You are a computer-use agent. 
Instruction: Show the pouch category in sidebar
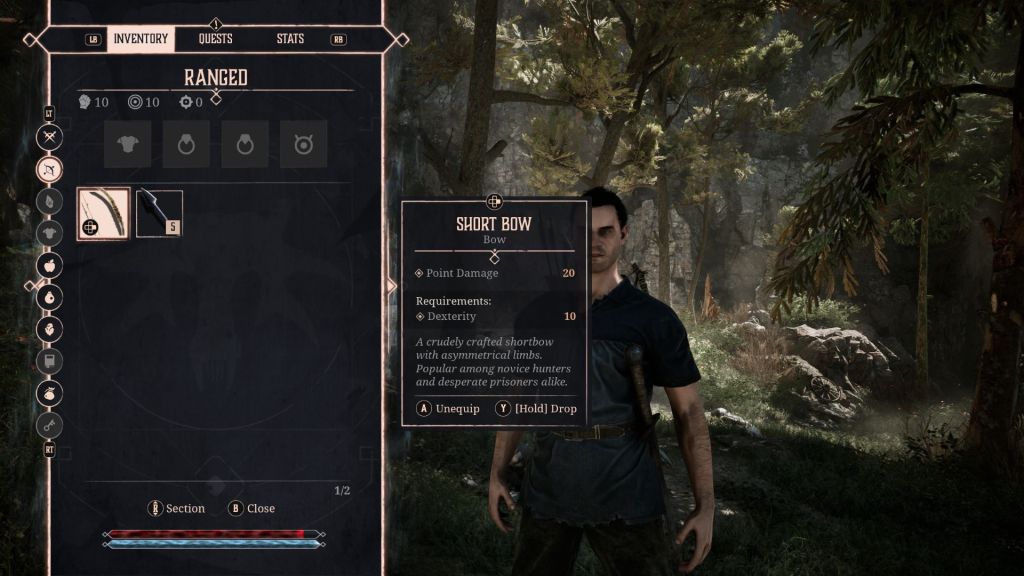point(49,393)
